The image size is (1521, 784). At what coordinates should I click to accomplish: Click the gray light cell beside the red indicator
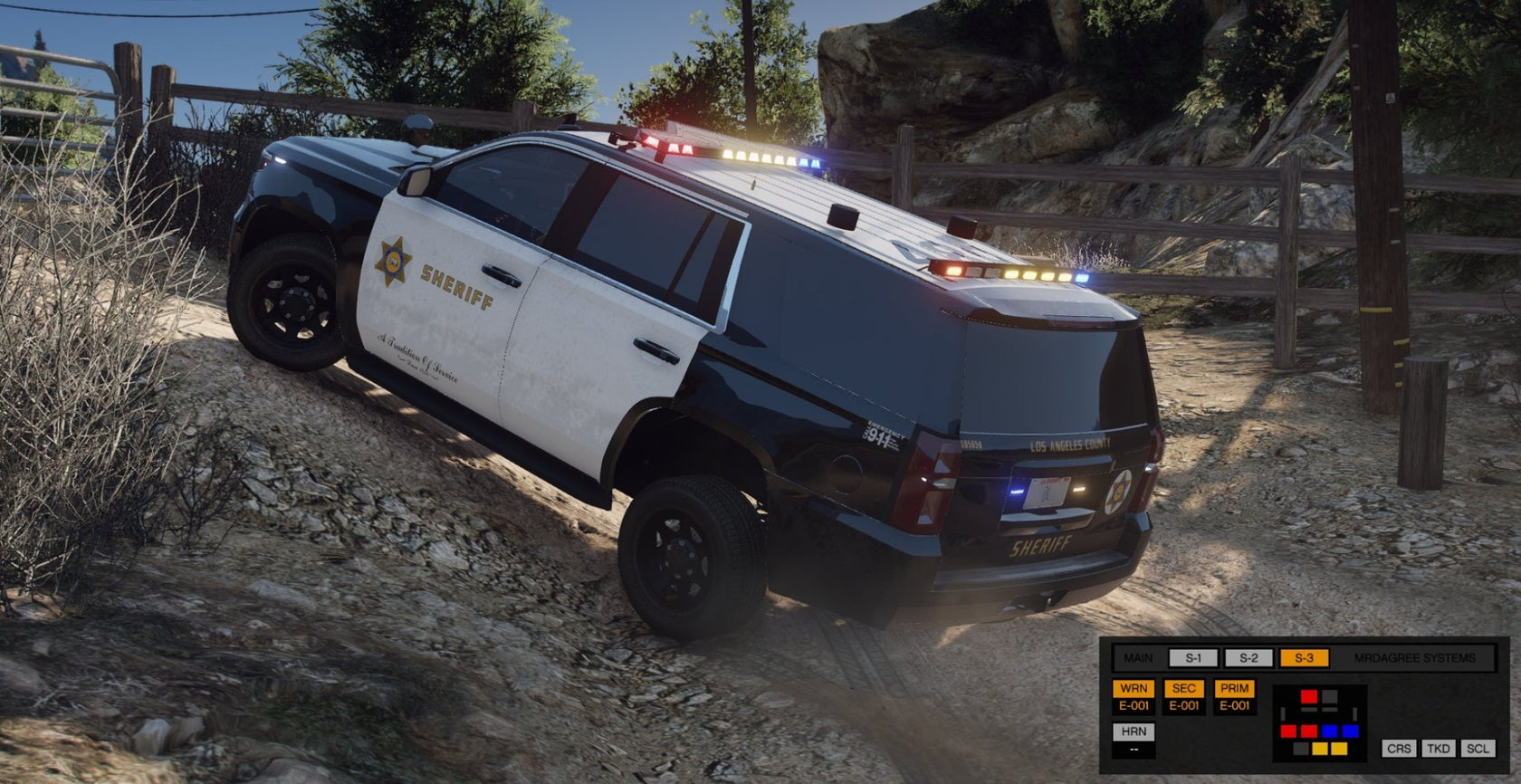1330,697
